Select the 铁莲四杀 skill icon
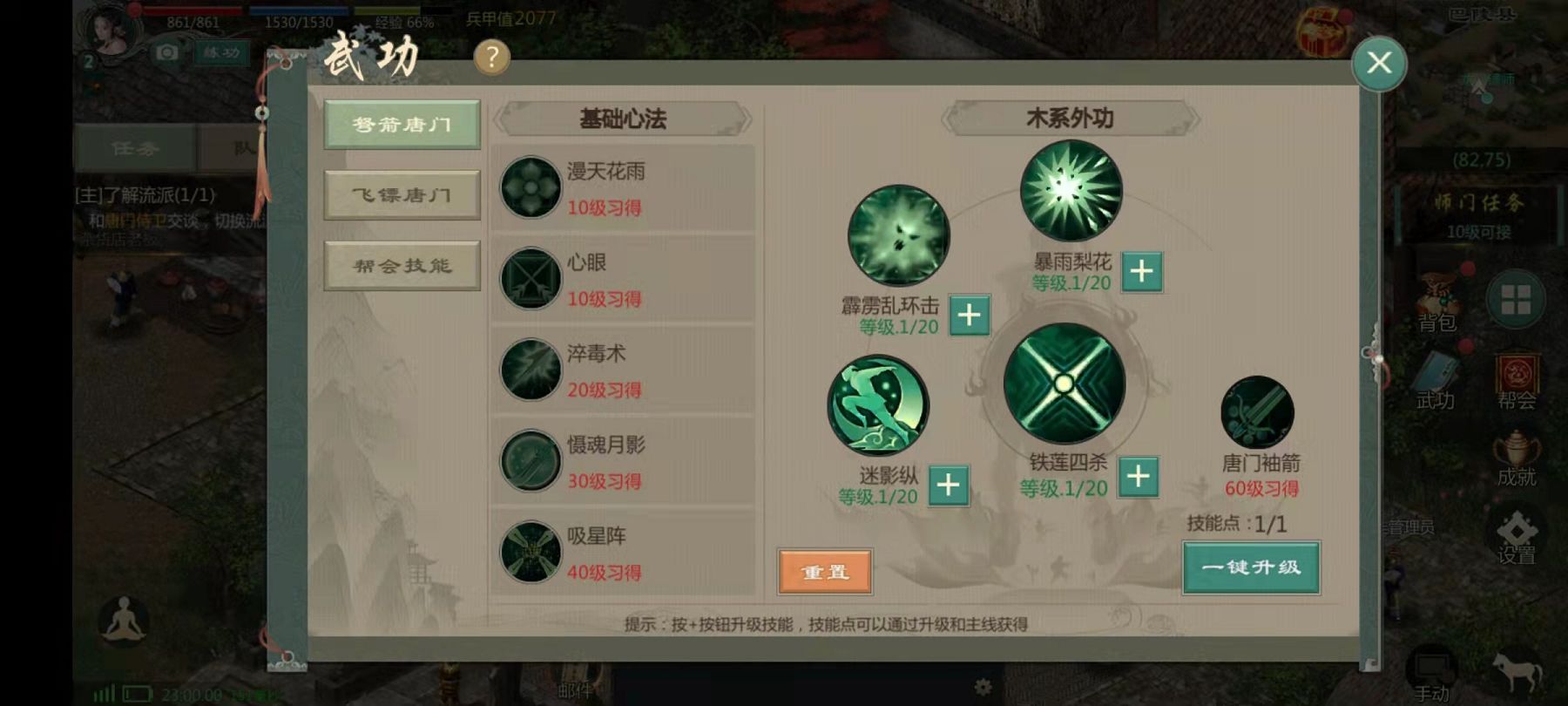Screen dimensions: 1568x706 (x=1064, y=384)
